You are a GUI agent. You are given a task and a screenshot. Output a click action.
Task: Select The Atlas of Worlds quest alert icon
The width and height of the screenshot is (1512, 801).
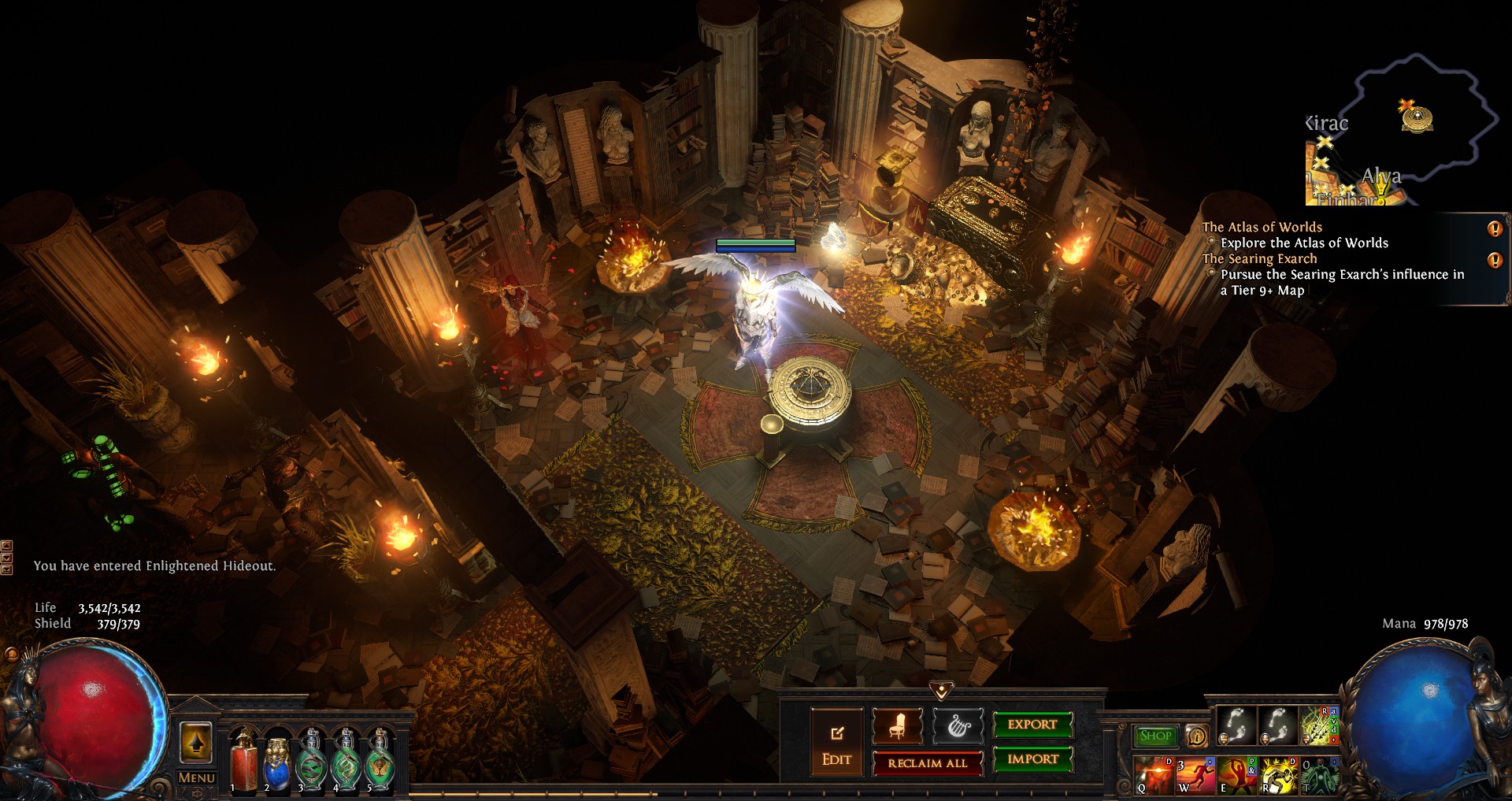point(1494,229)
